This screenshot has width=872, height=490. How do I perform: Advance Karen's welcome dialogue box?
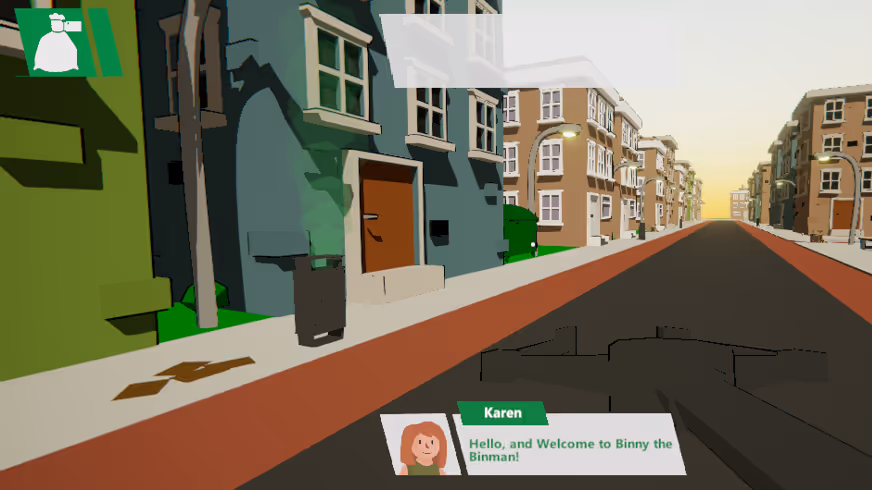570,444
